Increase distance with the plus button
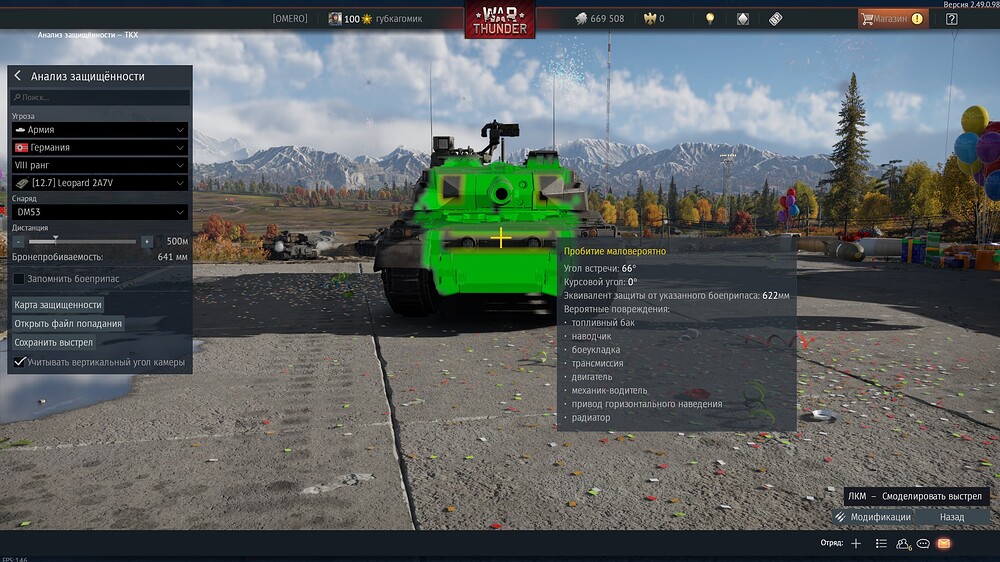This screenshot has width=1000, height=562. point(147,241)
